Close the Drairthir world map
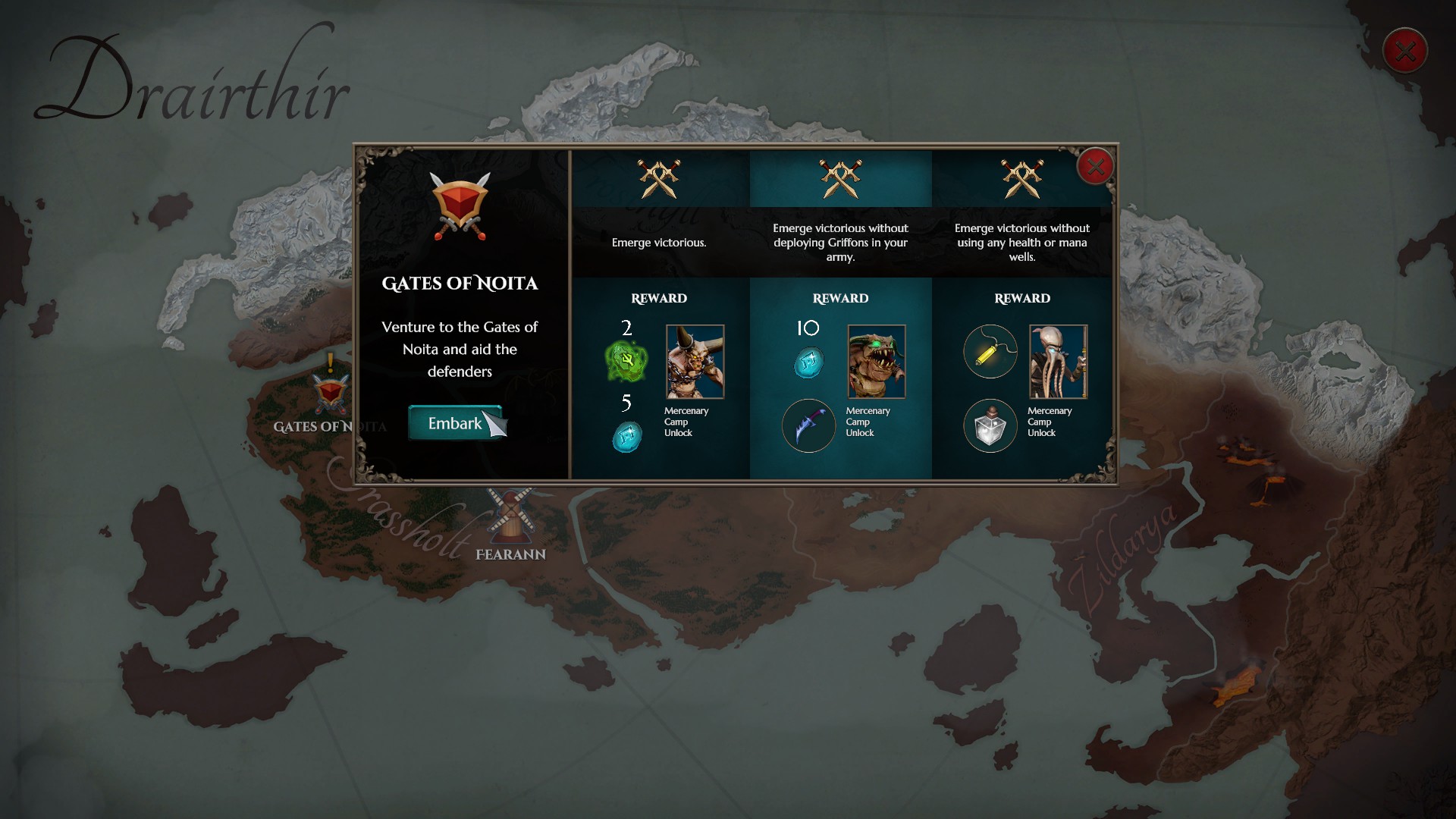 (1404, 51)
